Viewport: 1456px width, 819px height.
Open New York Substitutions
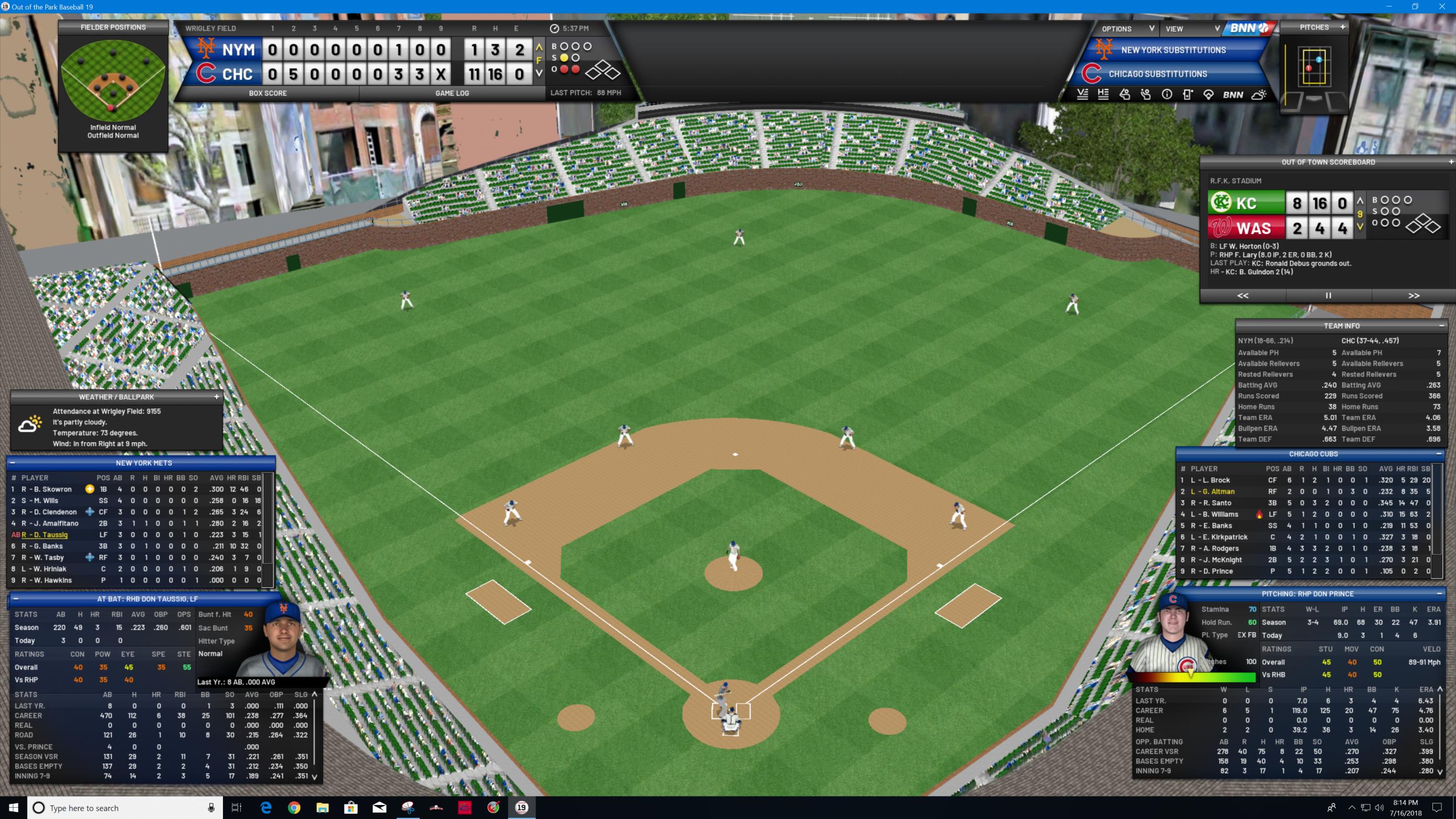point(1173,50)
